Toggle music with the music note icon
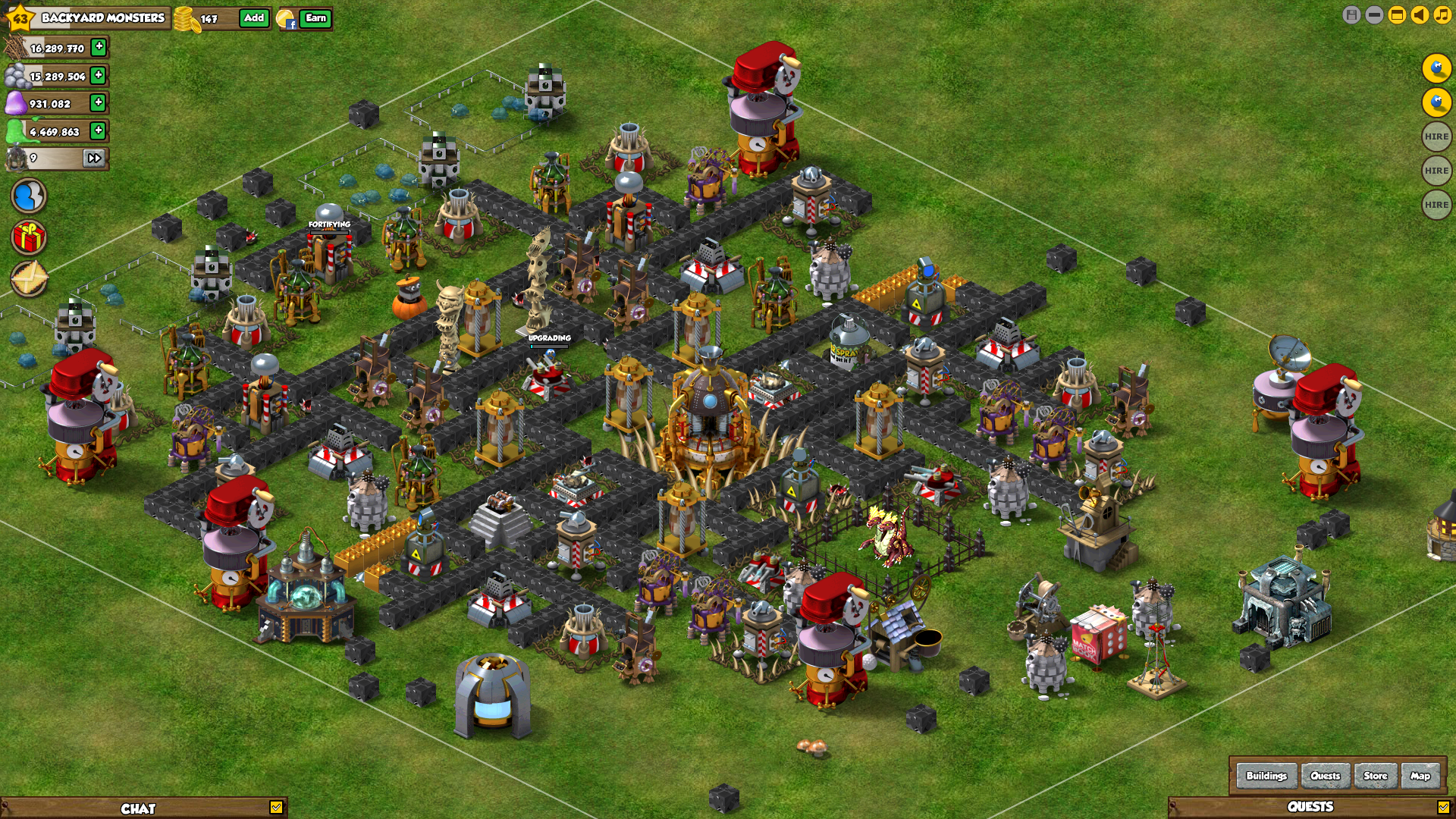This screenshot has width=1456, height=819. [1442, 15]
